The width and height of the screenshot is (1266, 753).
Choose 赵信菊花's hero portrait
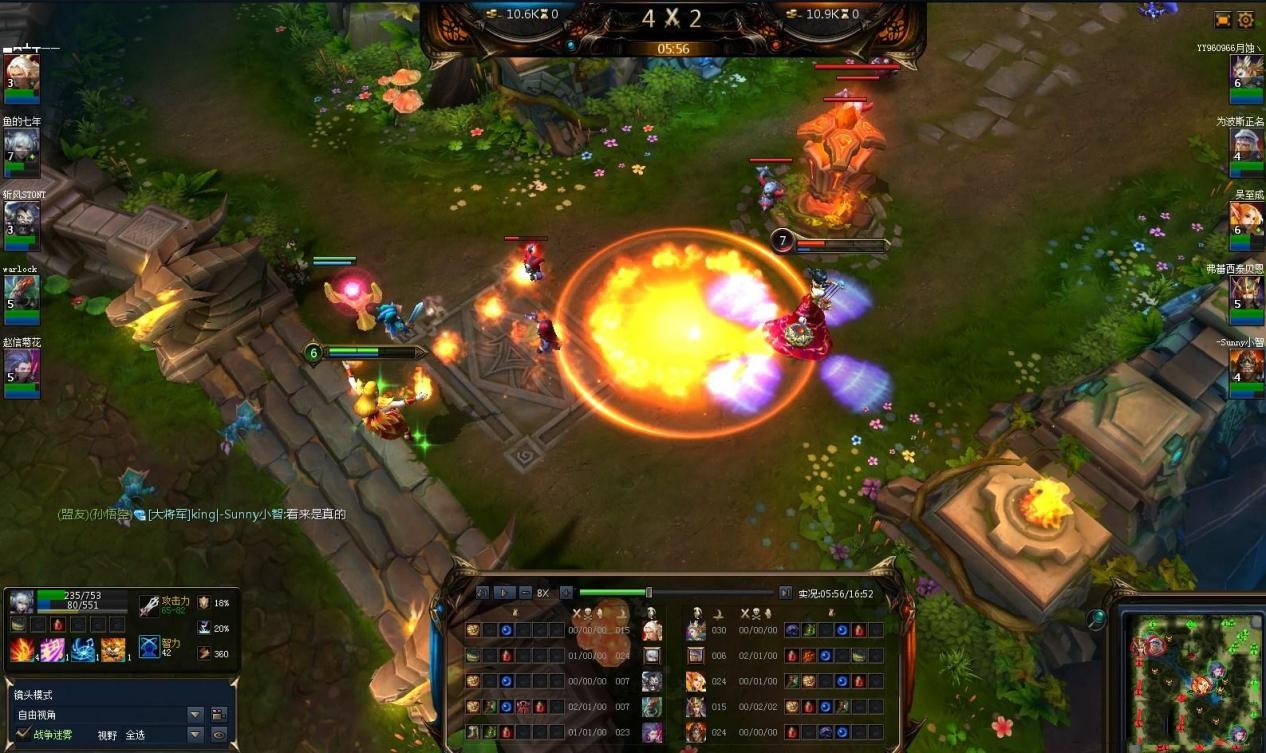click(x=21, y=366)
